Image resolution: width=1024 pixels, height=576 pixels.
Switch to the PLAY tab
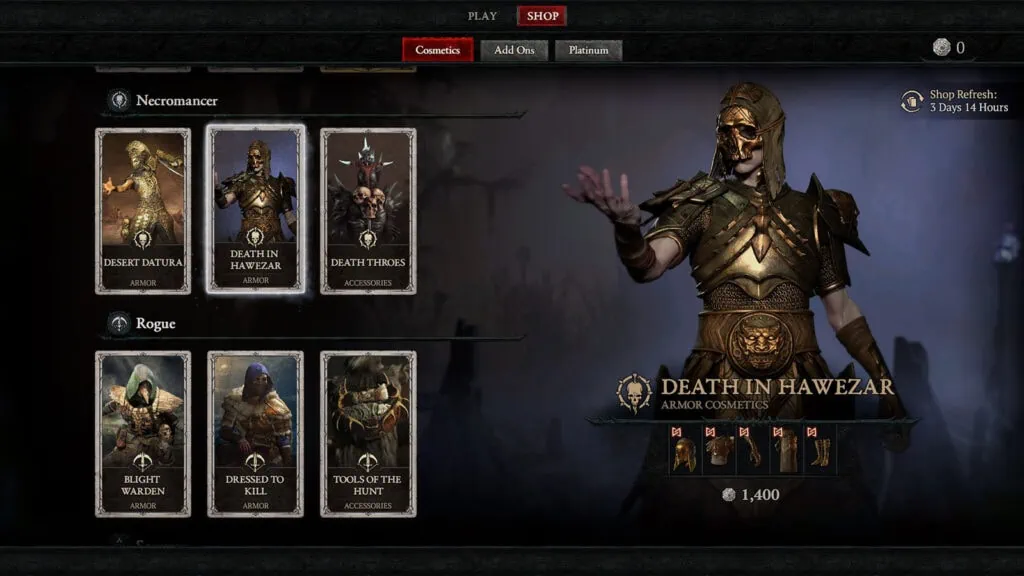pyautogui.click(x=482, y=16)
